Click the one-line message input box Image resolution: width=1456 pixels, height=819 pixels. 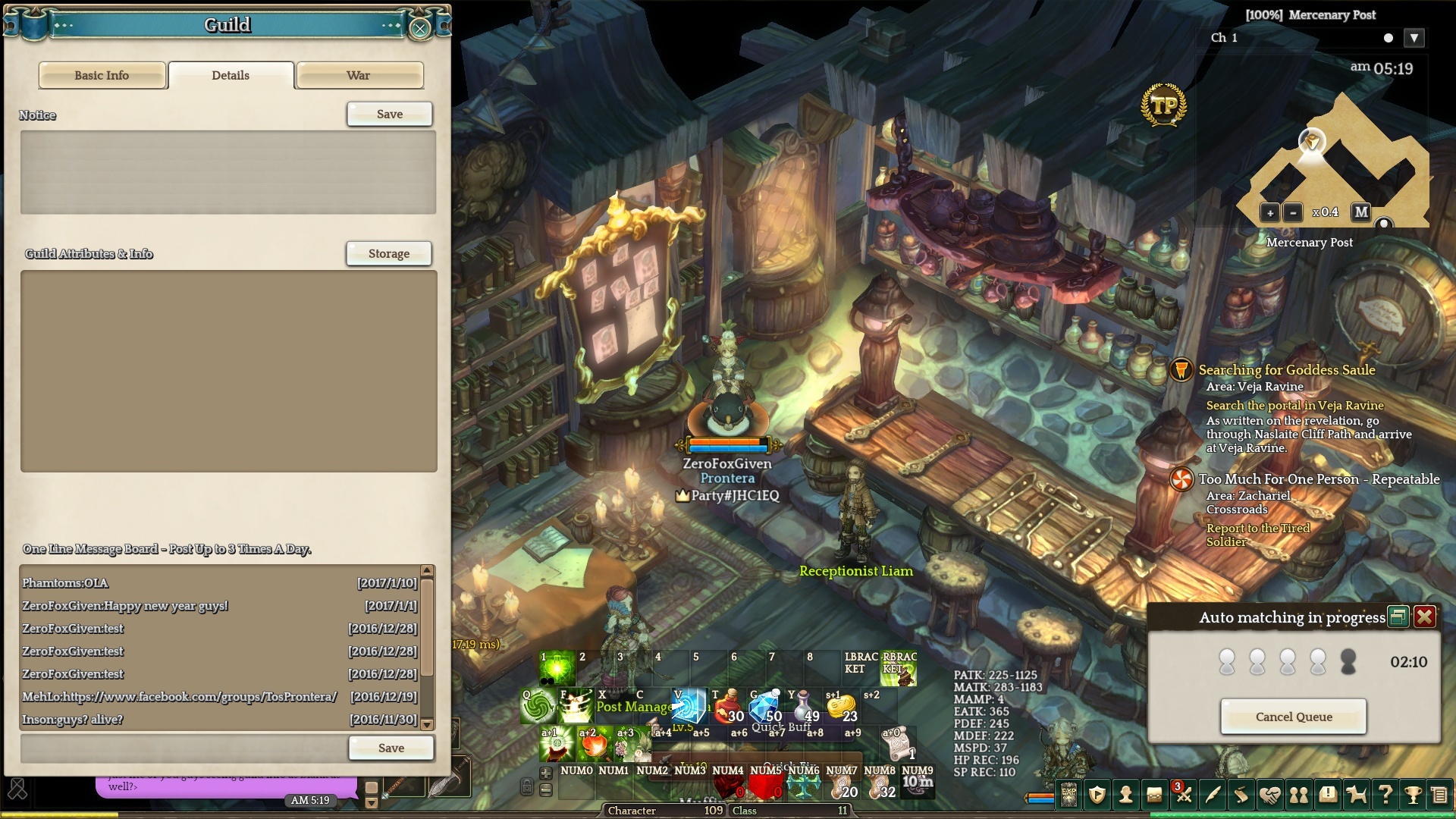[x=183, y=748]
